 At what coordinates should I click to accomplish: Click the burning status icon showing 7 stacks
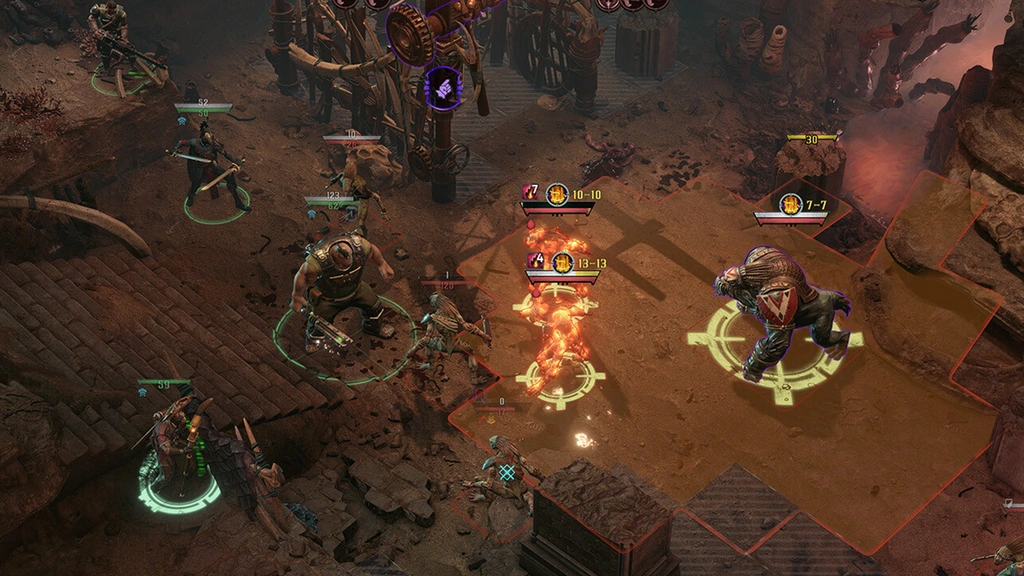(531, 193)
